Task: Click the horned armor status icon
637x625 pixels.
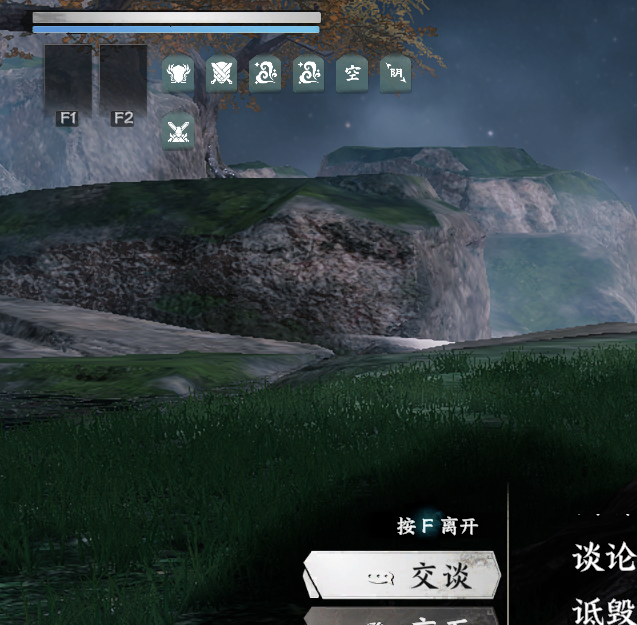Action: [x=179, y=74]
